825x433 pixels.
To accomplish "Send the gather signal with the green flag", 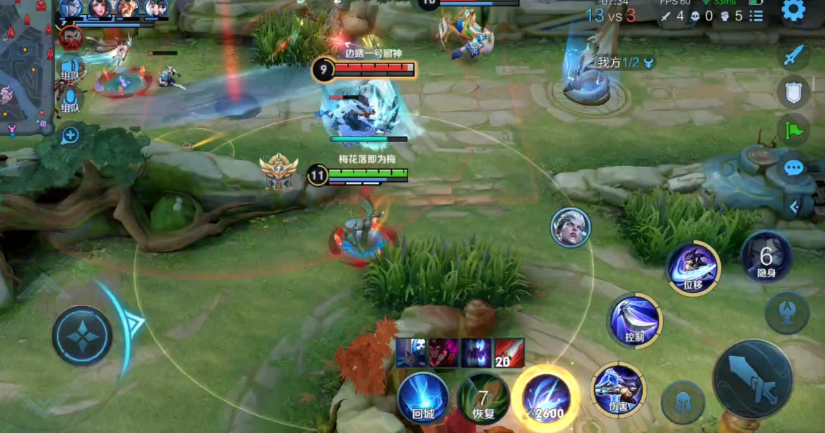I will click(x=793, y=130).
